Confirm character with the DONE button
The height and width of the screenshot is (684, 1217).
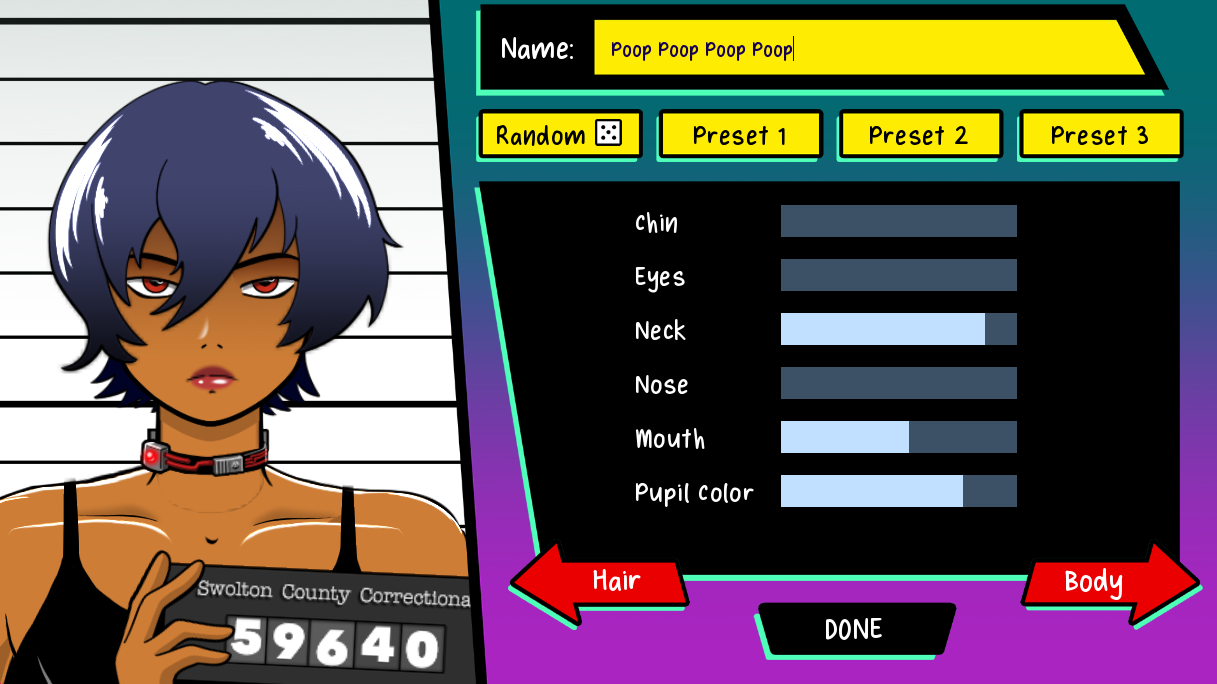pos(853,629)
